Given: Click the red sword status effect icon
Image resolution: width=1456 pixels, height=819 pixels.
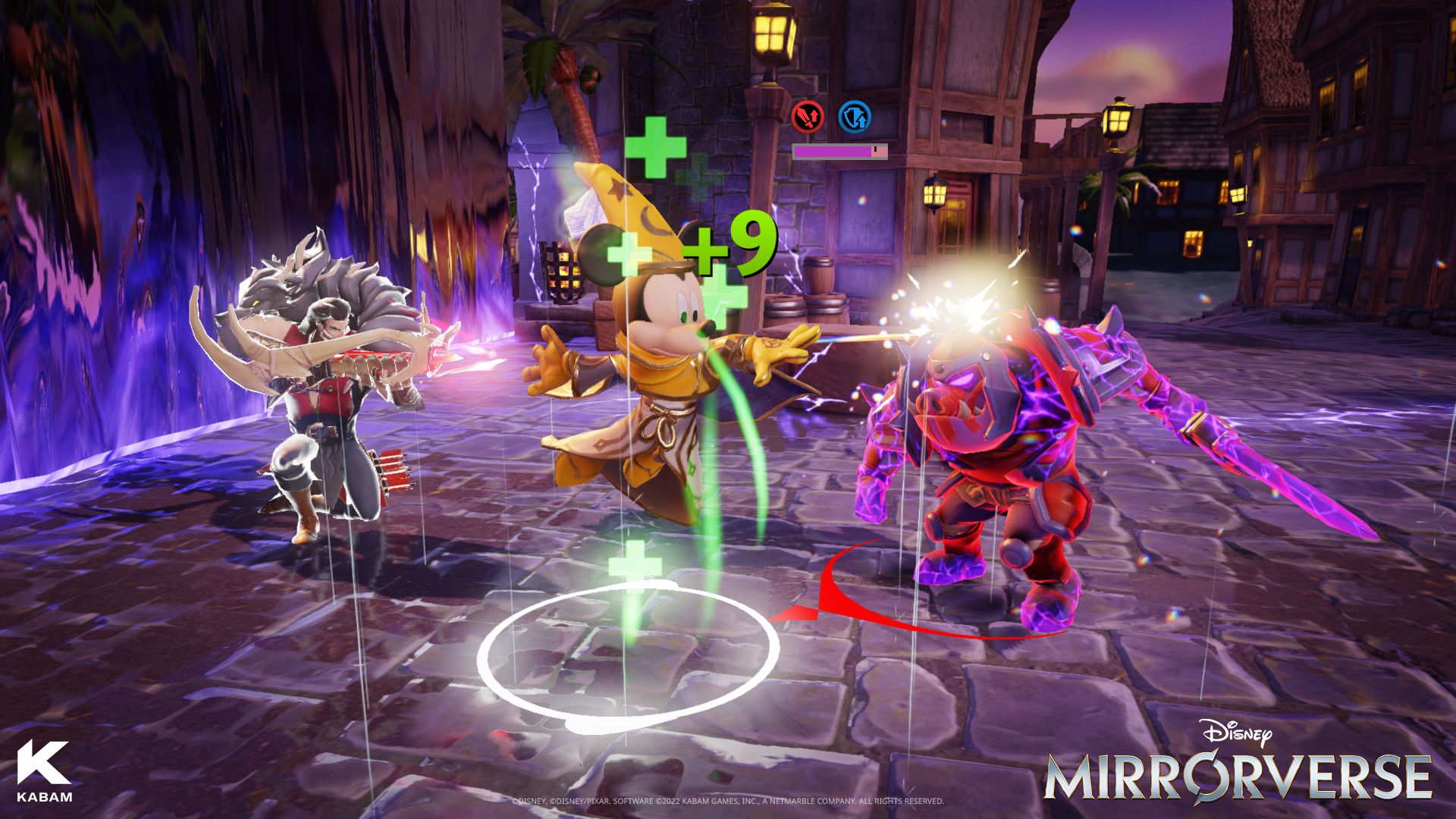Looking at the screenshot, I should tap(808, 118).
